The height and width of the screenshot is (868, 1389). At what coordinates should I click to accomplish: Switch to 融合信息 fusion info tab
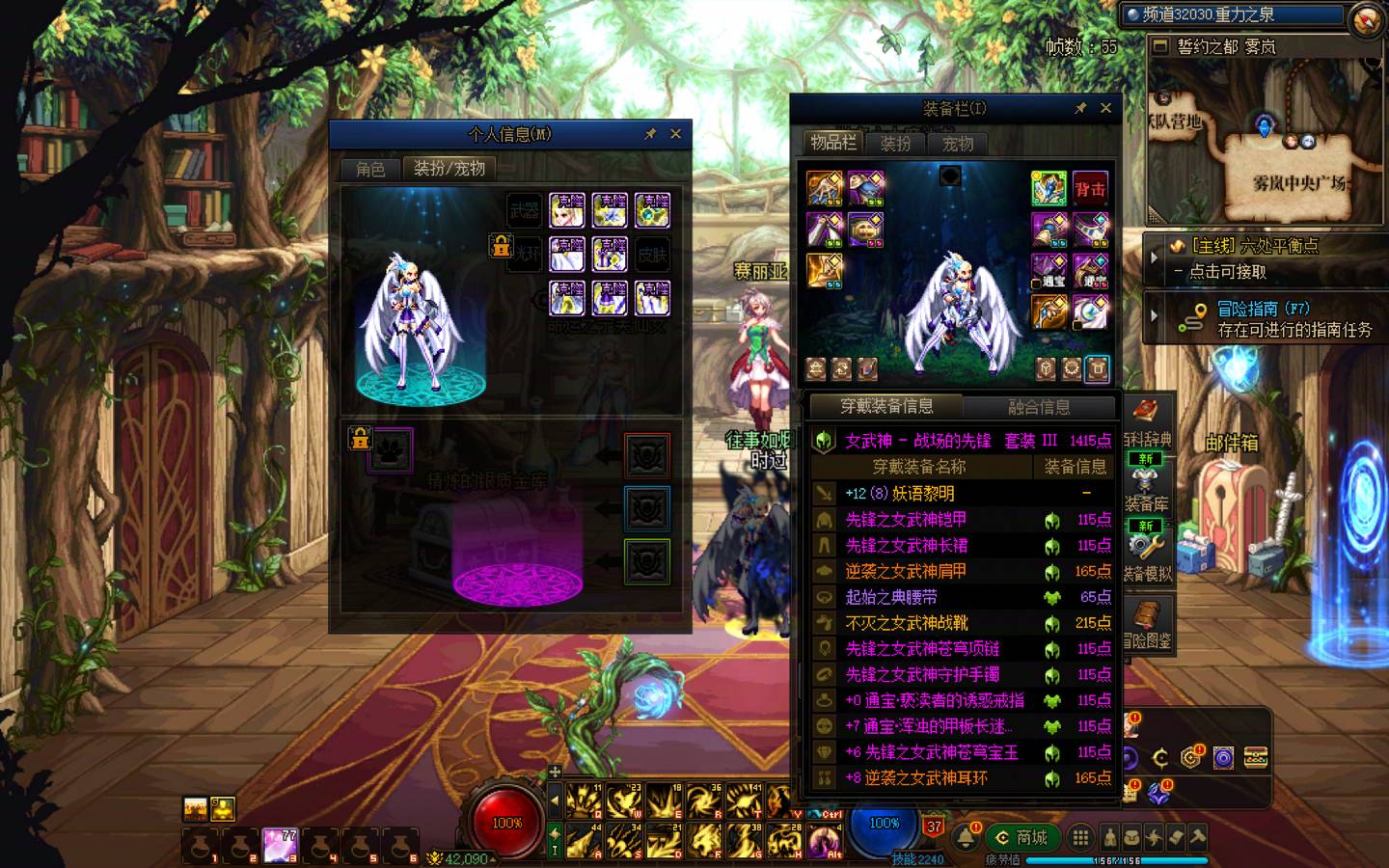pos(1039,407)
